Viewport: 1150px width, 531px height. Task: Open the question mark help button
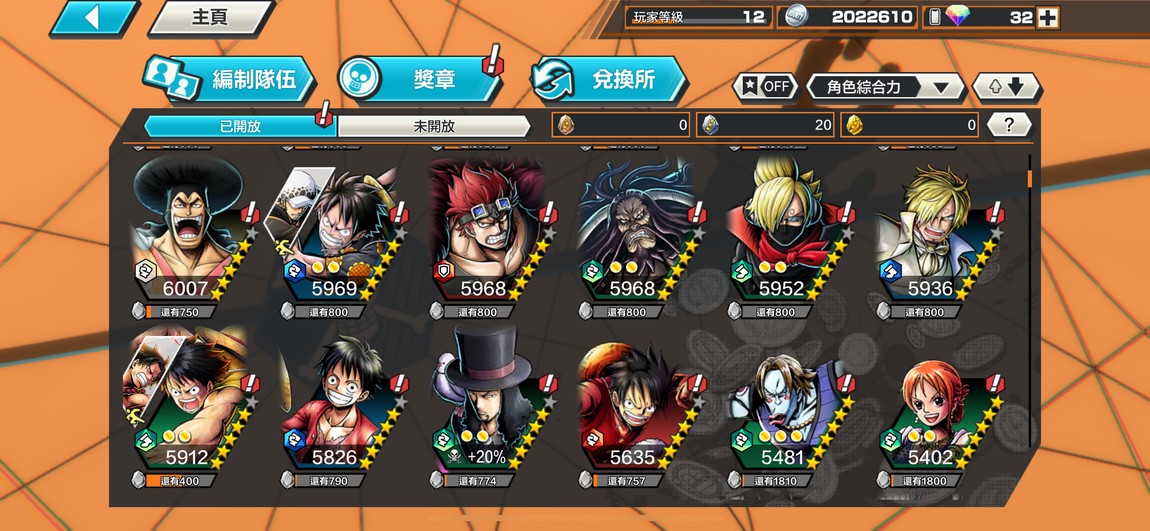(x=1009, y=125)
